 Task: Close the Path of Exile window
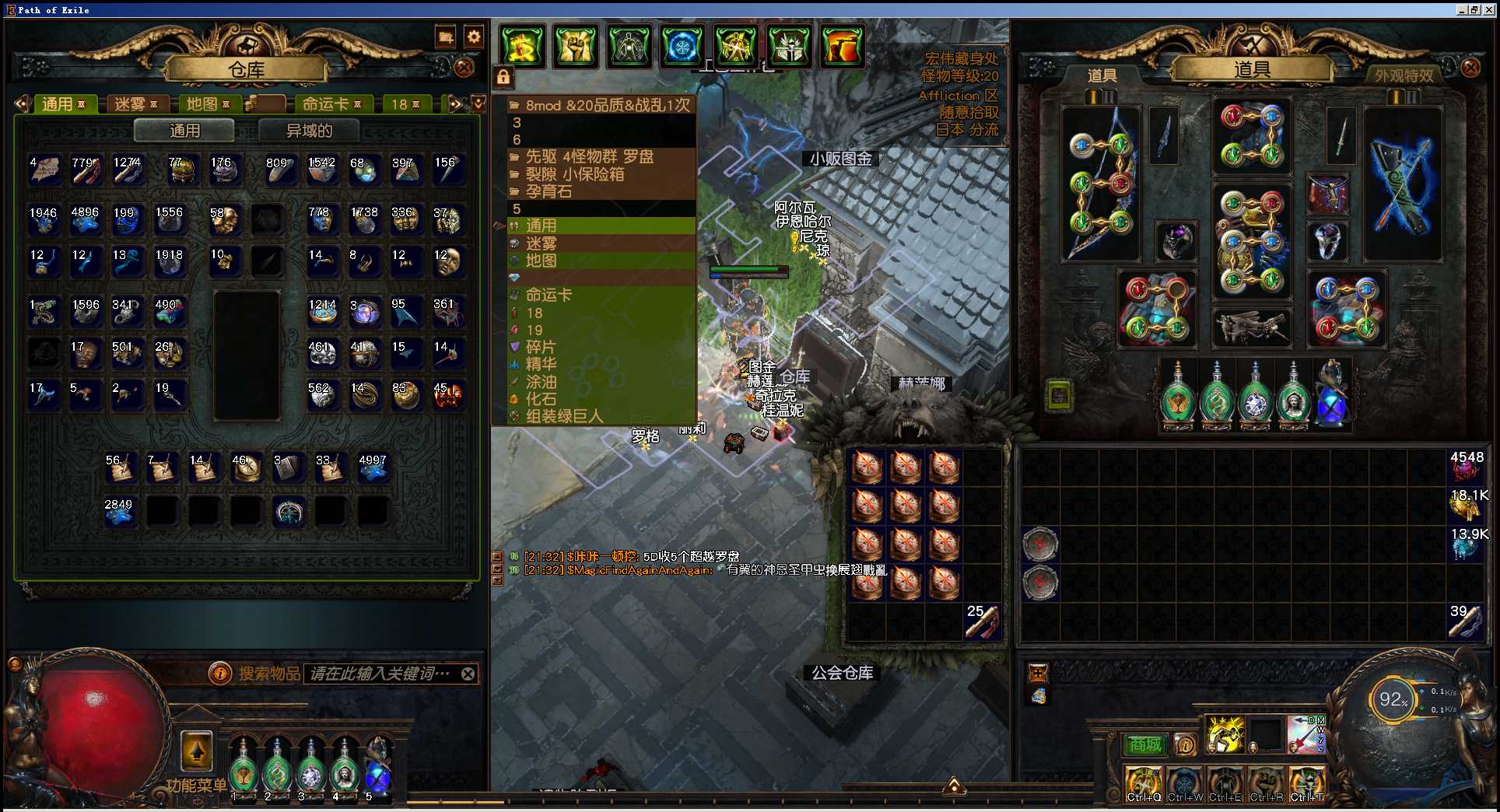[1489, 9]
